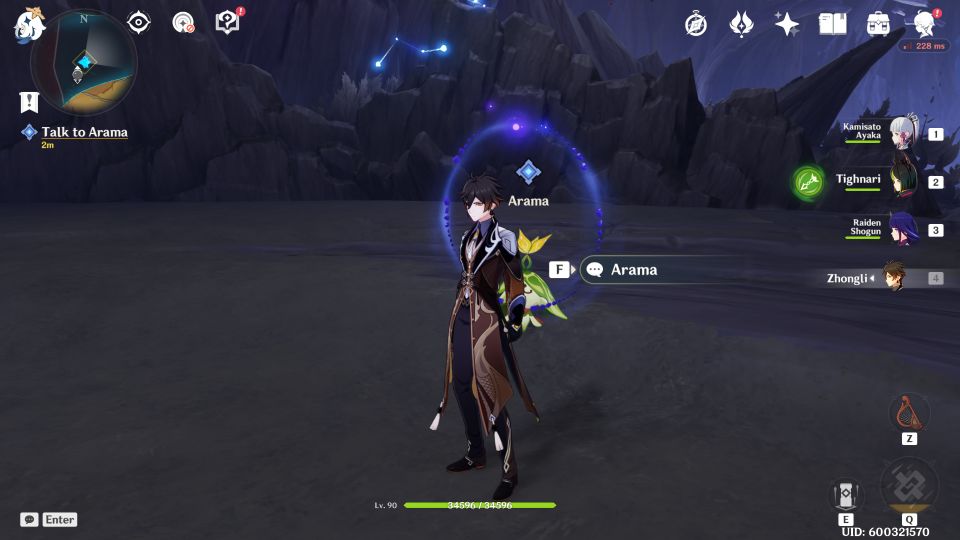Viewport: 960px width, 540px height.
Task: Open the tutorial book icon with question mark
Action: (228, 23)
